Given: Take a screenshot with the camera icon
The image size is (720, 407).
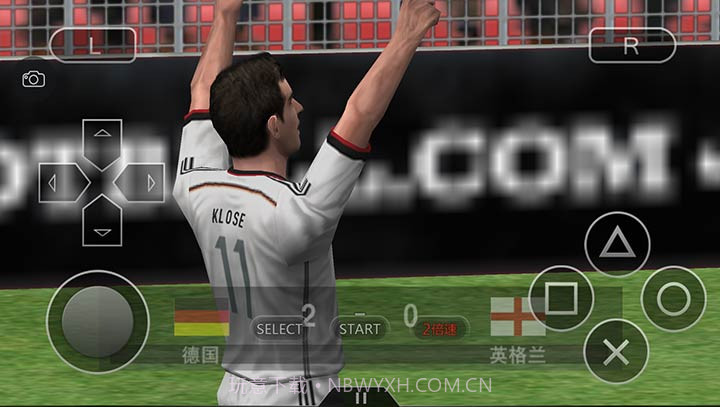Looking at the screenshot, I should click(x=33, y=79).
